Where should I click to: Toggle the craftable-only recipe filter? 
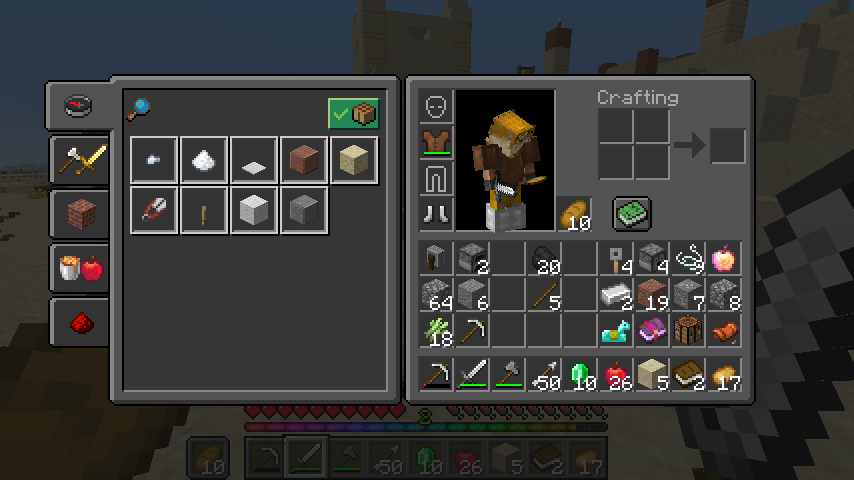click(353, 114)
